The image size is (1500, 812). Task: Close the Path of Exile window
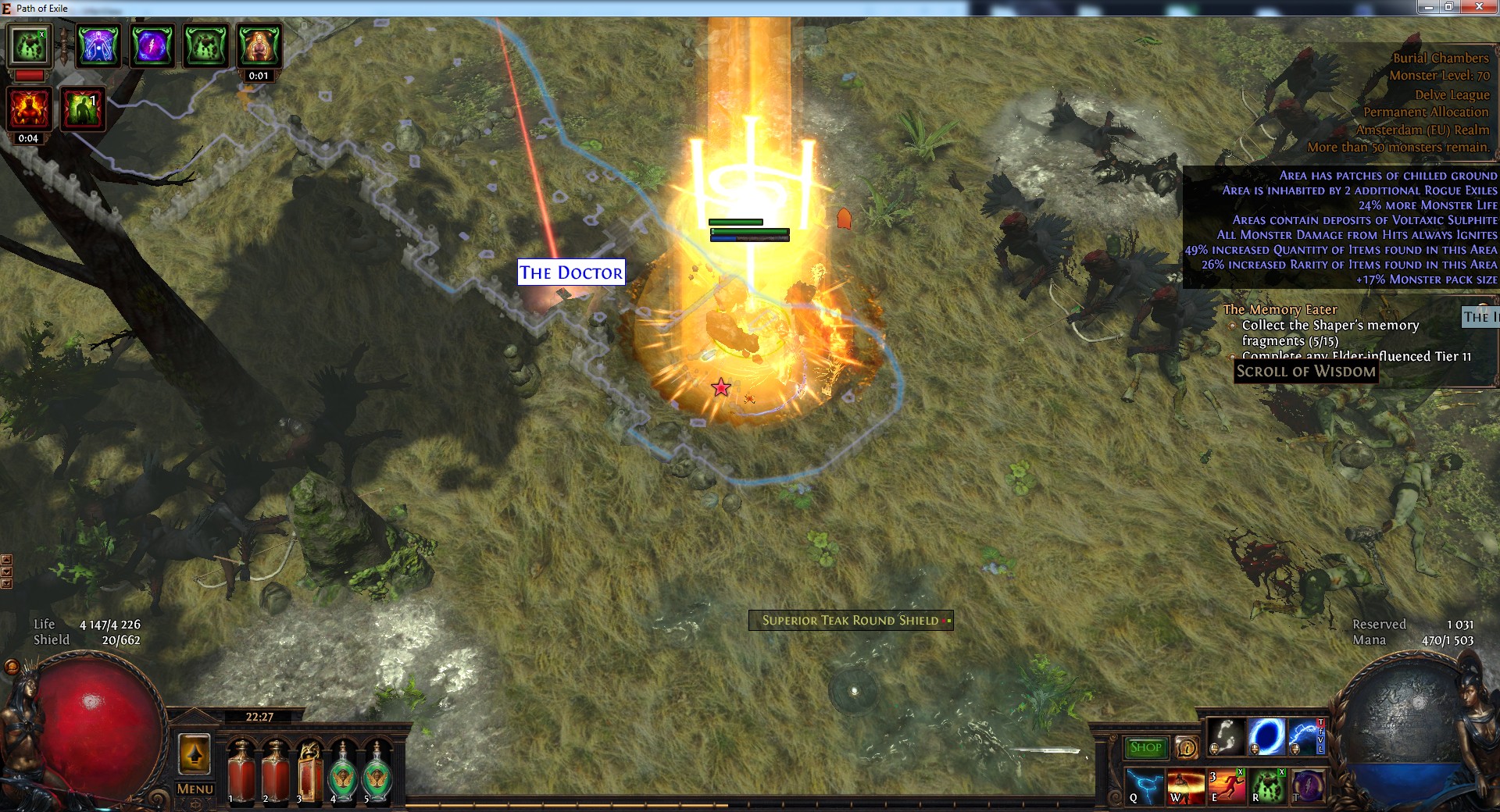1478,7
